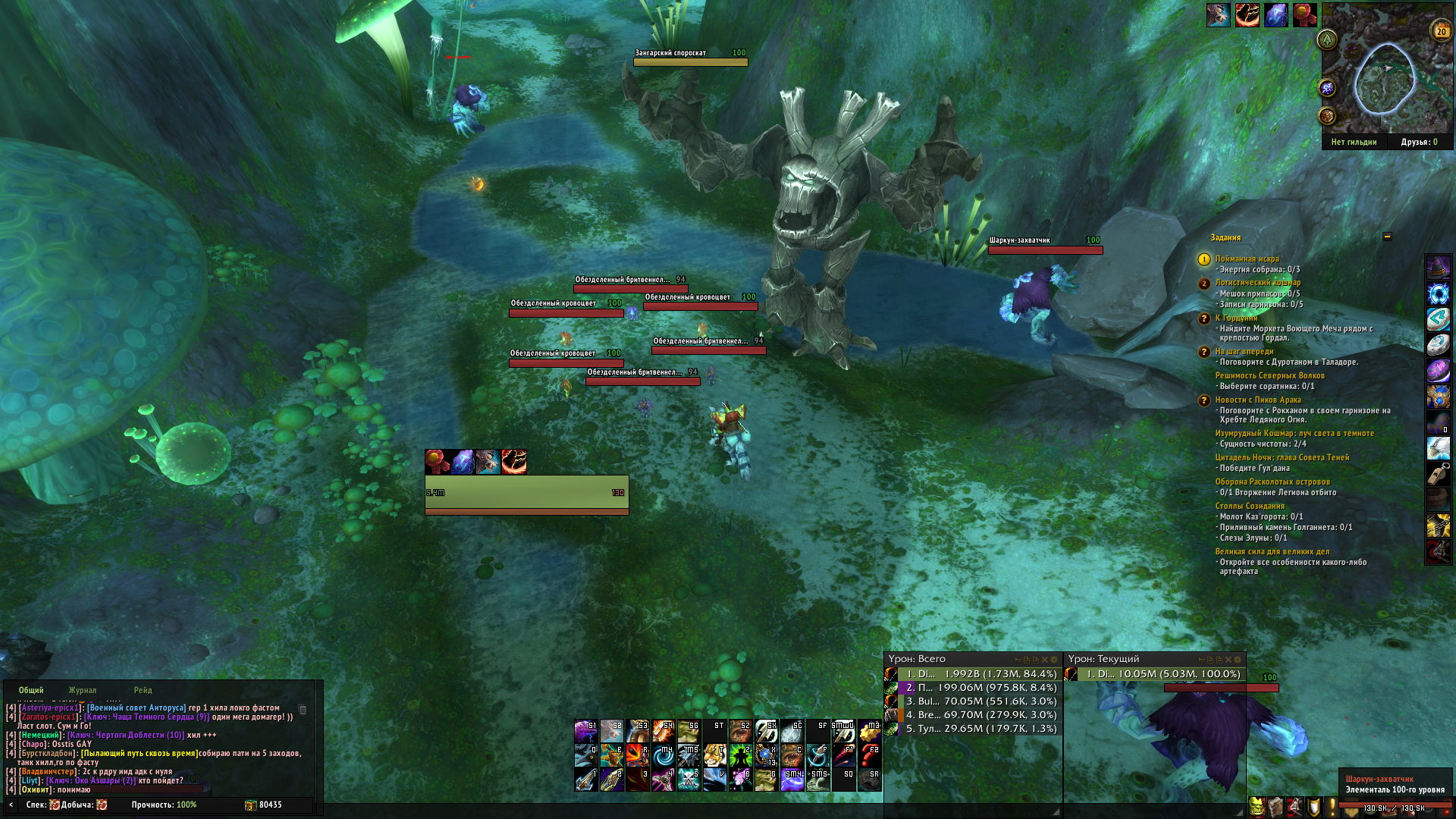This screenshot has width=1456, height=819.
Task: Select the Рейд chat tab
Action: (143, 690)
